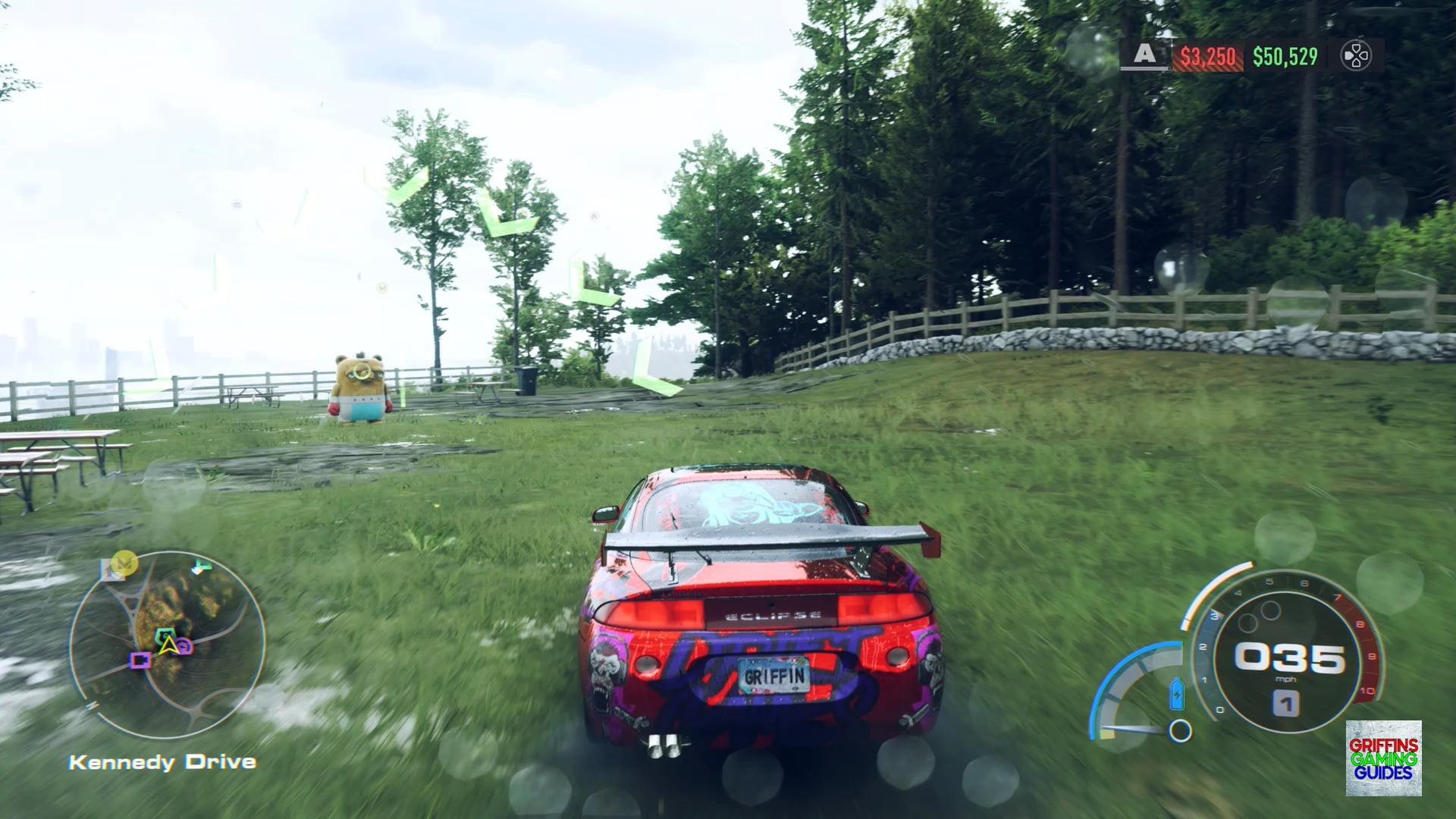This screenshot has width=1456, height=819.
Task: Click the Griffins Gaming Guides logo
Action: (1383, 758)
